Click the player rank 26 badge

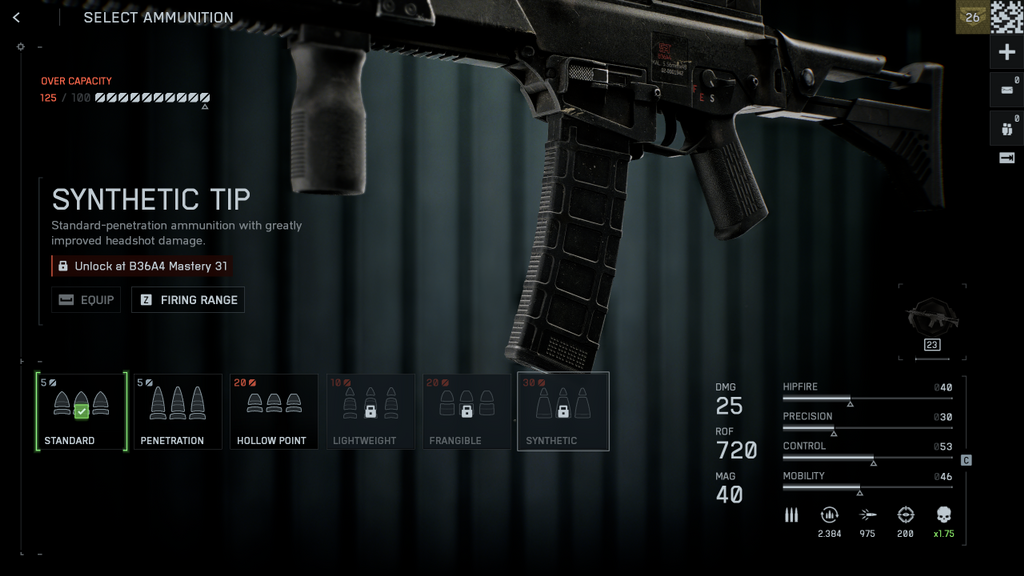point(972,17)
